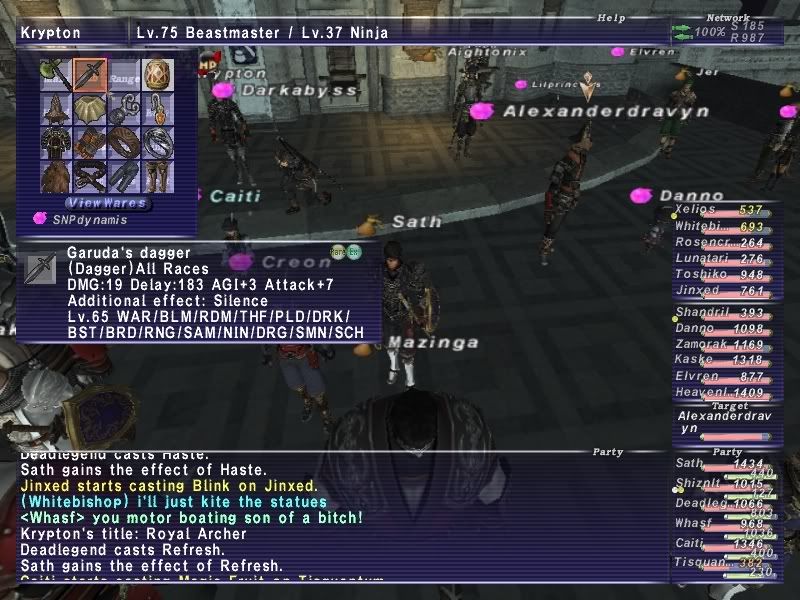Open the Help label at the top
Image resolution: width=800 pixels, height=600 pixels.
[611, 17]
